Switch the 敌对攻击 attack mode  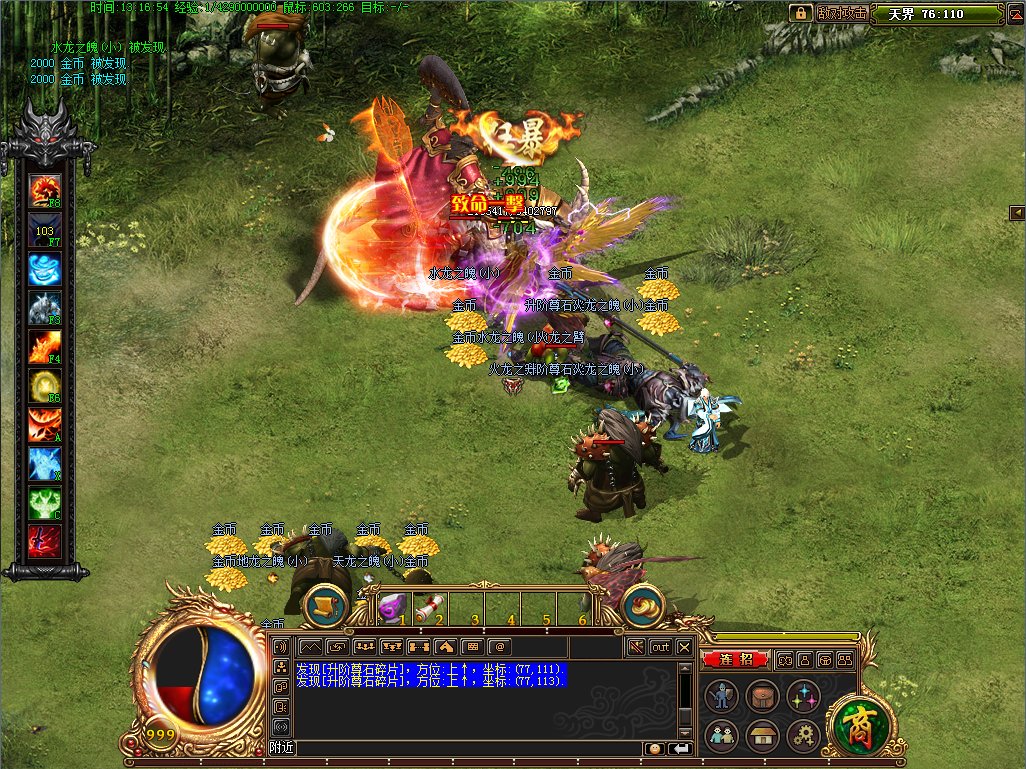point(841,13)
